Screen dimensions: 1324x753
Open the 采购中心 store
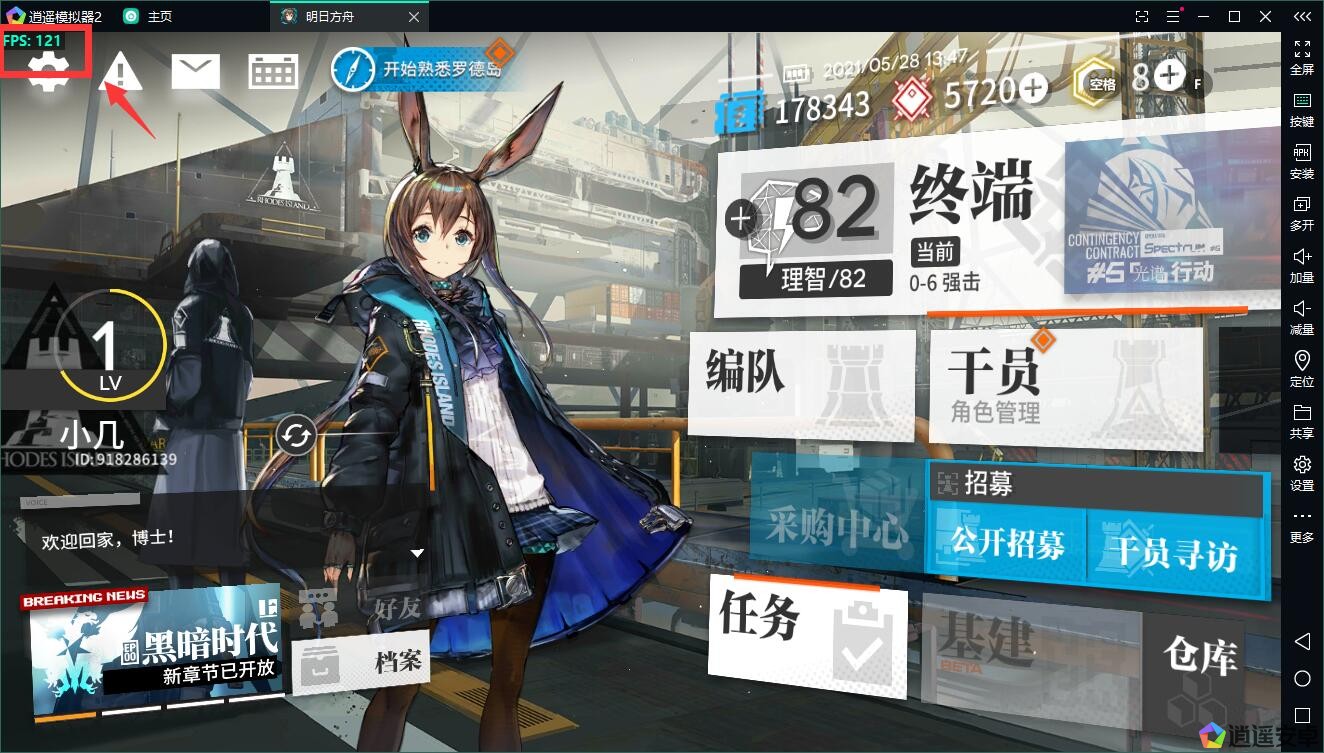click(835, 526)
